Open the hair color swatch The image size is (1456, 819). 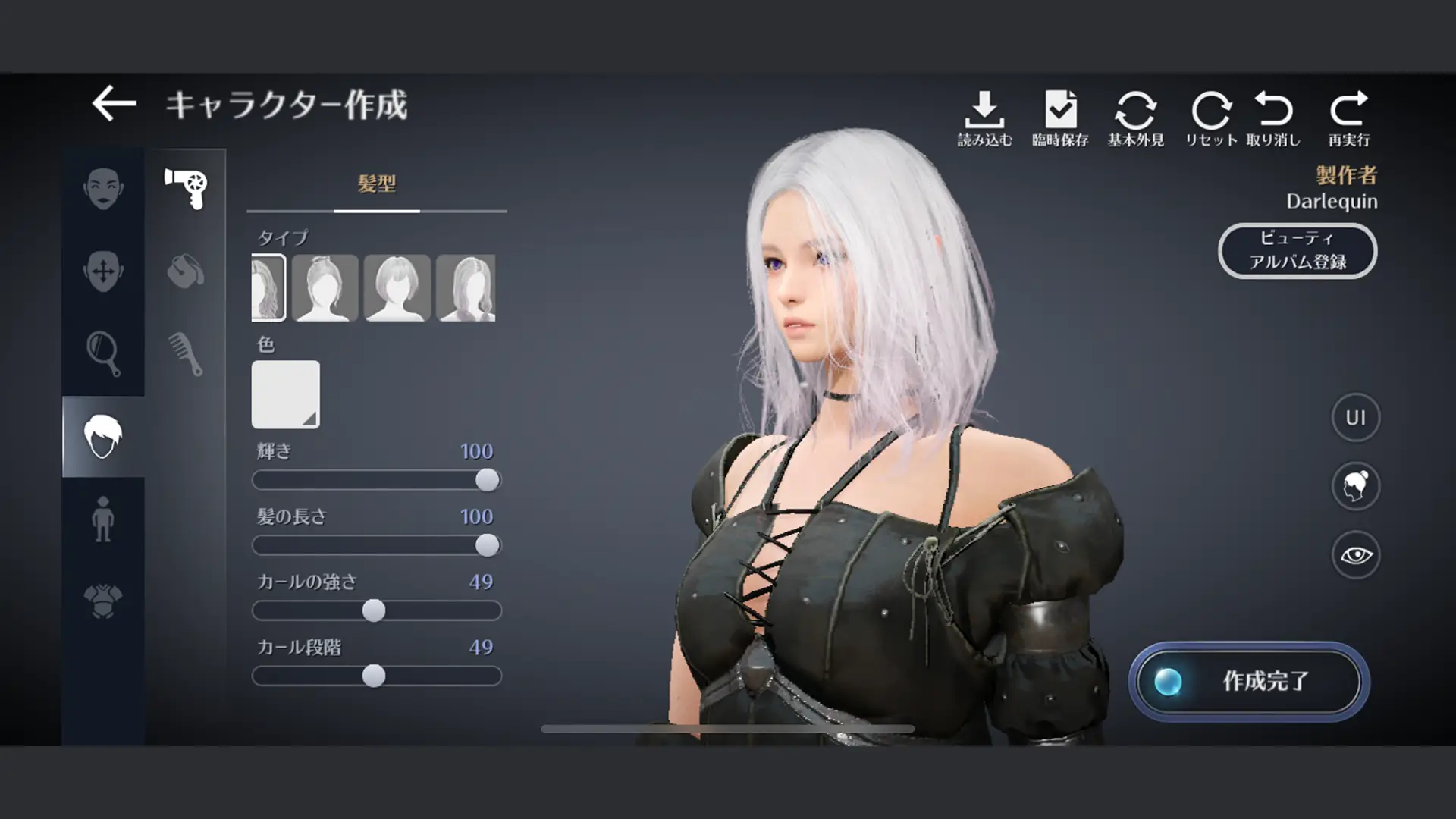click(285, 395)
